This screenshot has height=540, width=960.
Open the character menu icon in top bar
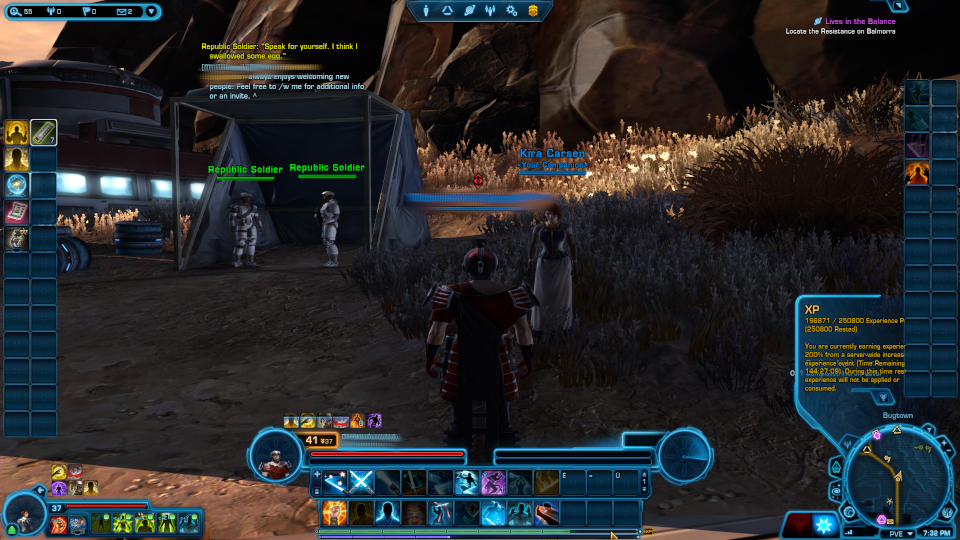[x=427, y=10]
